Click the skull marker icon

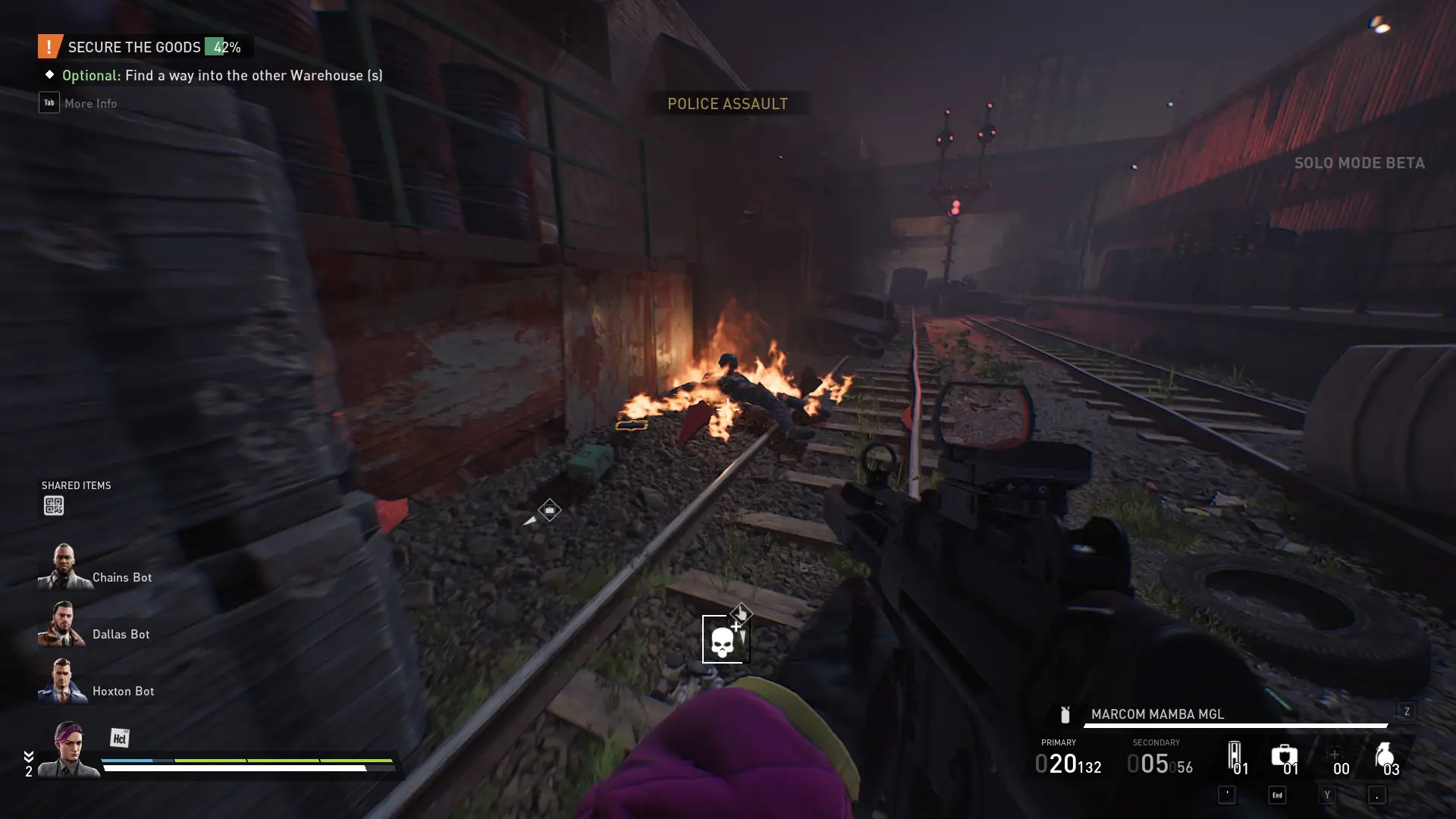coord(723,640)
